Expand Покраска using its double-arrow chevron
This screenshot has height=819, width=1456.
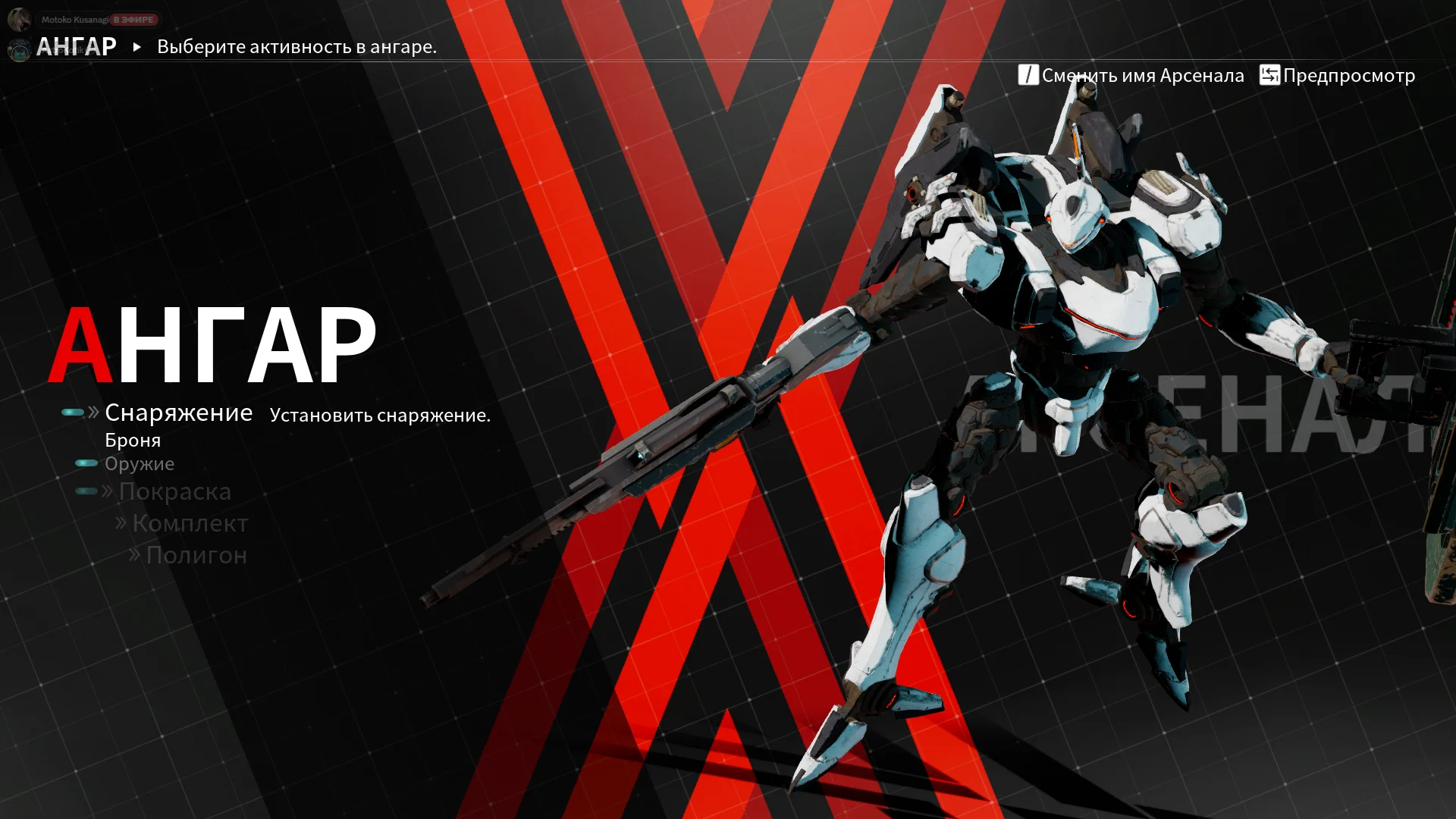coord(106,491)
